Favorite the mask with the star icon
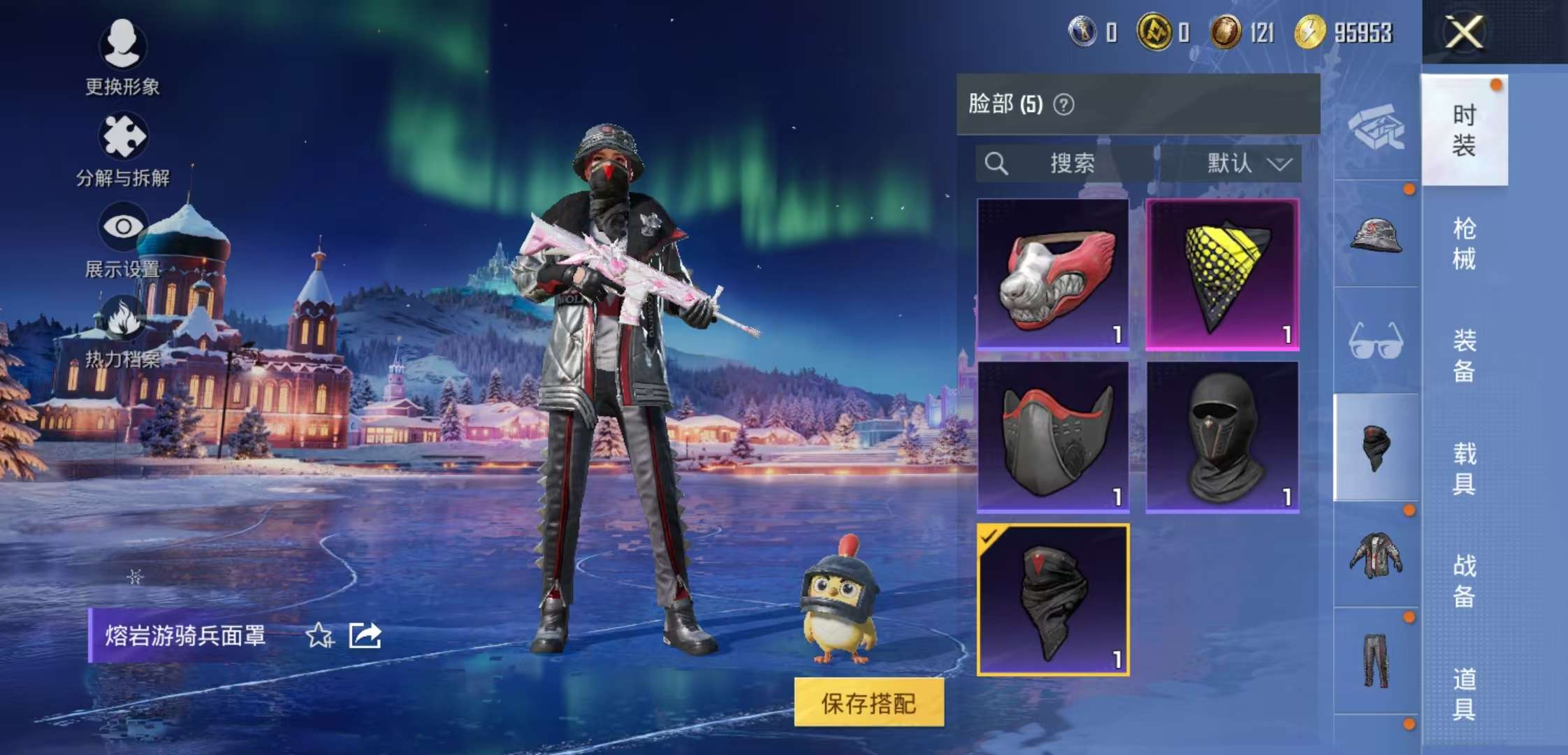1568x755 pixels. (x=319, y=635)
